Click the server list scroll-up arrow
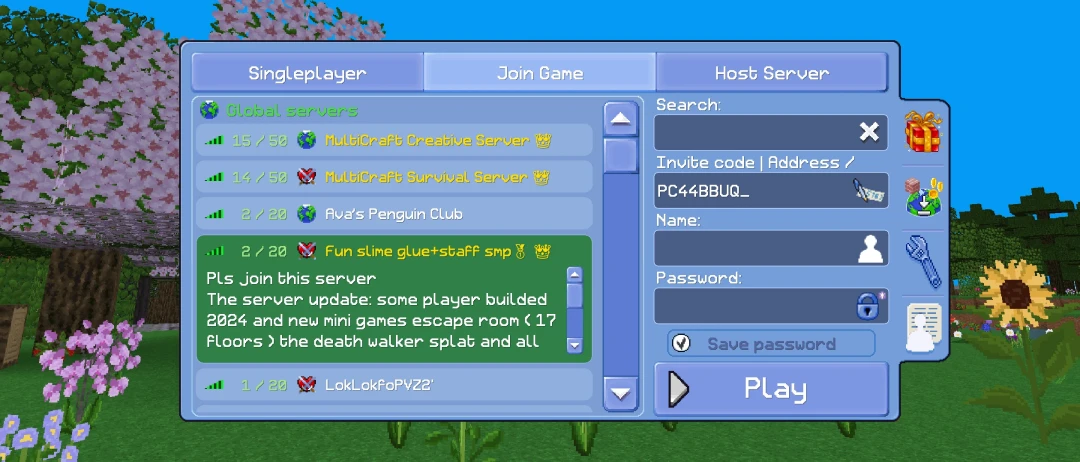Screen dimensions: 1080x462 click(x=621, y=120)
